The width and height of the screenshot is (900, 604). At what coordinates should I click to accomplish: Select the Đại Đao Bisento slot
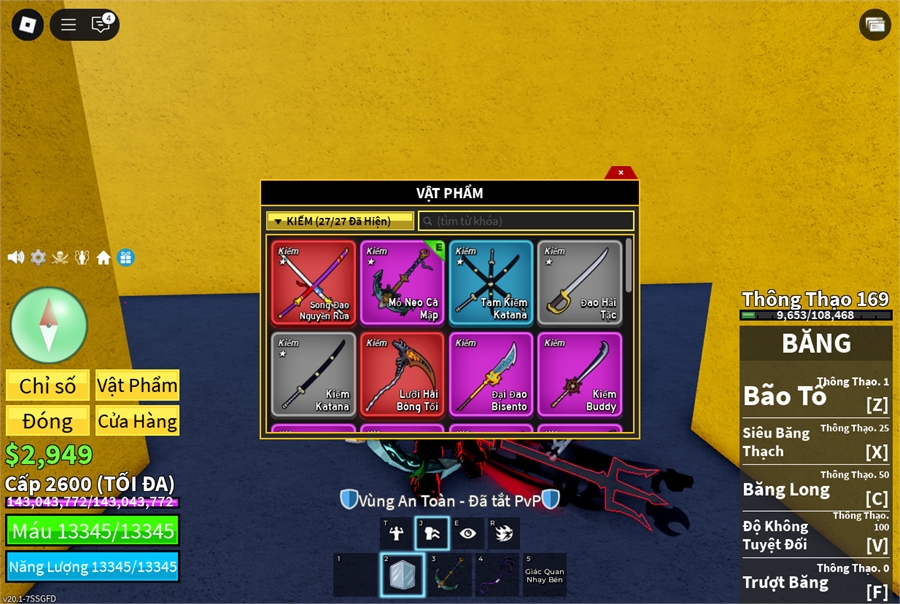[x=491, y=374]
